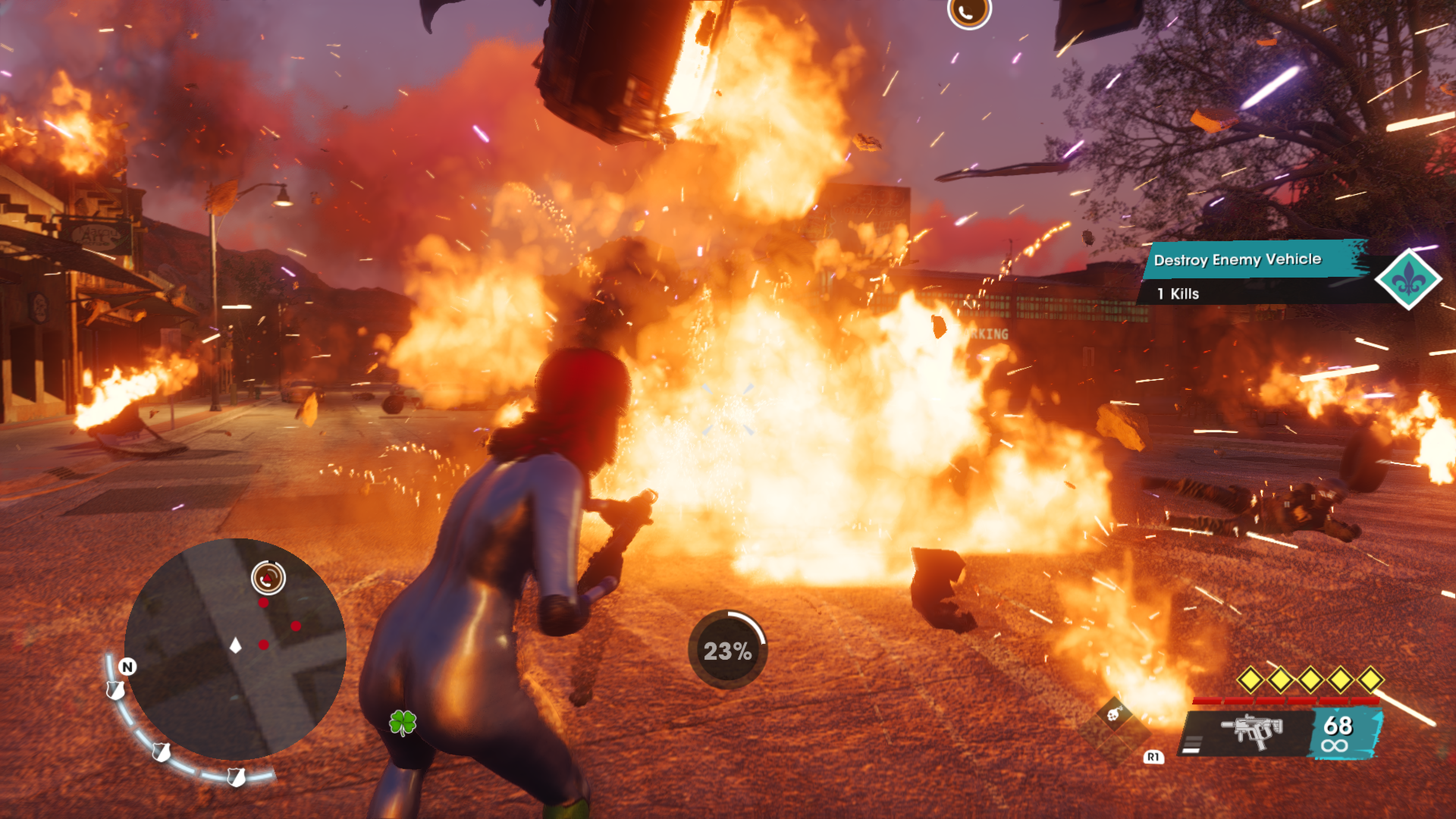Click the circular minimap

pyautogui.click(x=235, y=648)
